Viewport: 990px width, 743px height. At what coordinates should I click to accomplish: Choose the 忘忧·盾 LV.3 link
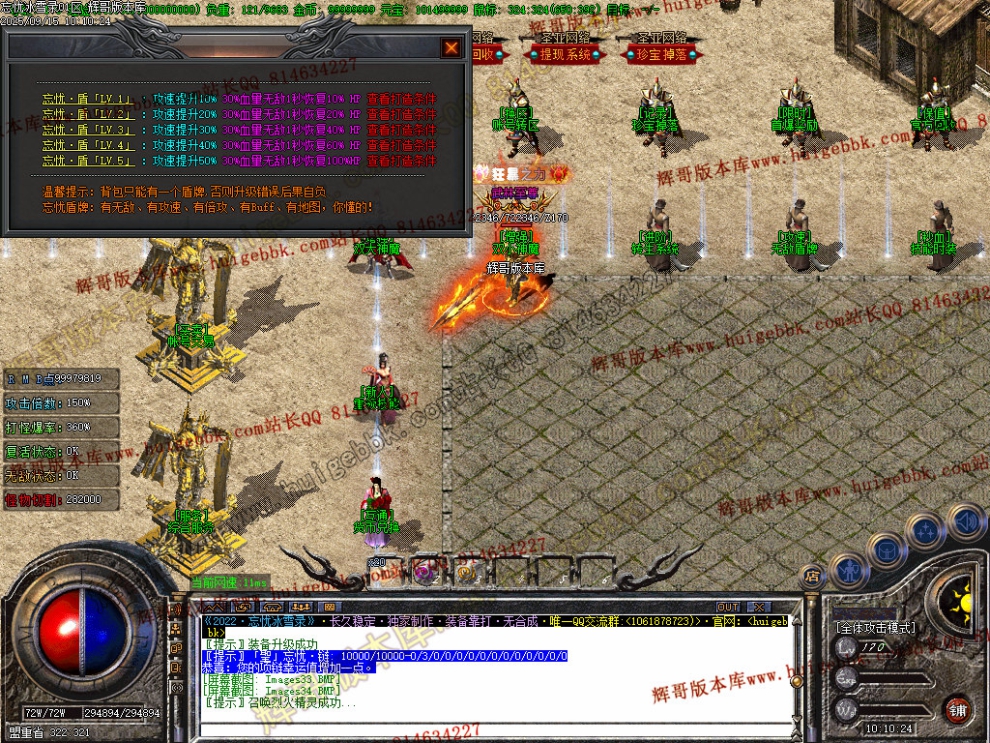pyautogui.click(x=87, y=130)
